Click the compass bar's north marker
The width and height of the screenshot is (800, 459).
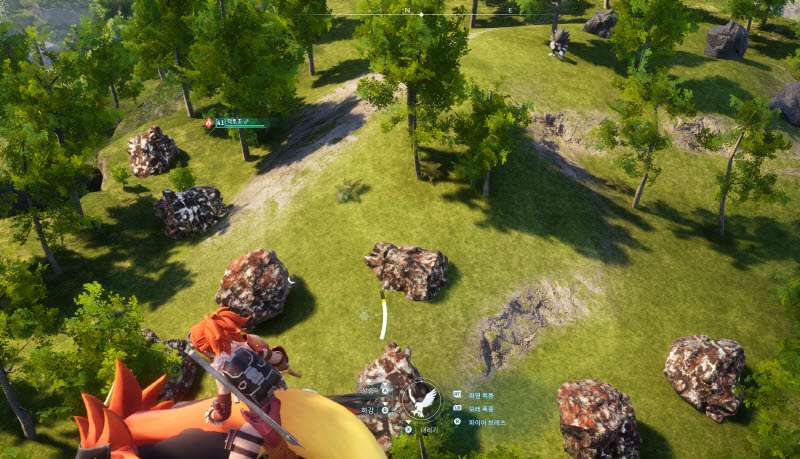408,10
